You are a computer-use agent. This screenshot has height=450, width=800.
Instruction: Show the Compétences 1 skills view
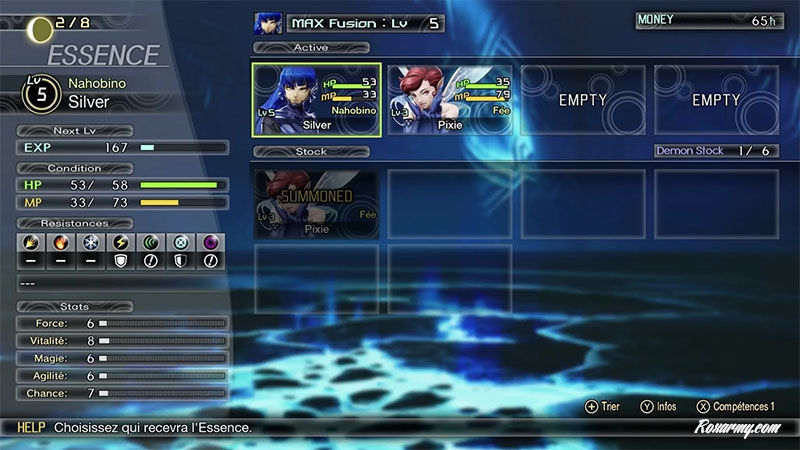pos(735,407)
